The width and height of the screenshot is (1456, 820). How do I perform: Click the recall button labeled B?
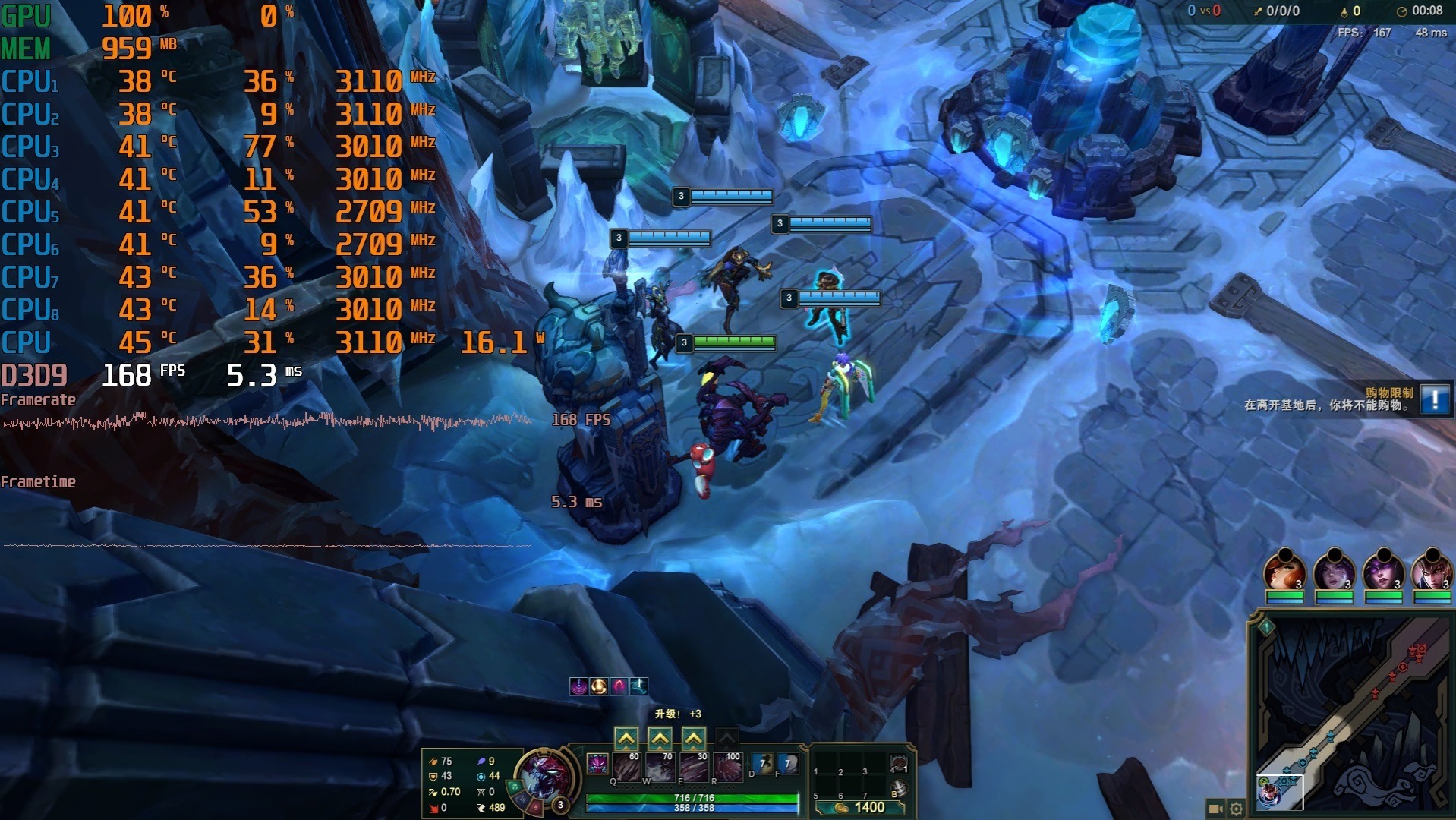click(x=898, y=789)
